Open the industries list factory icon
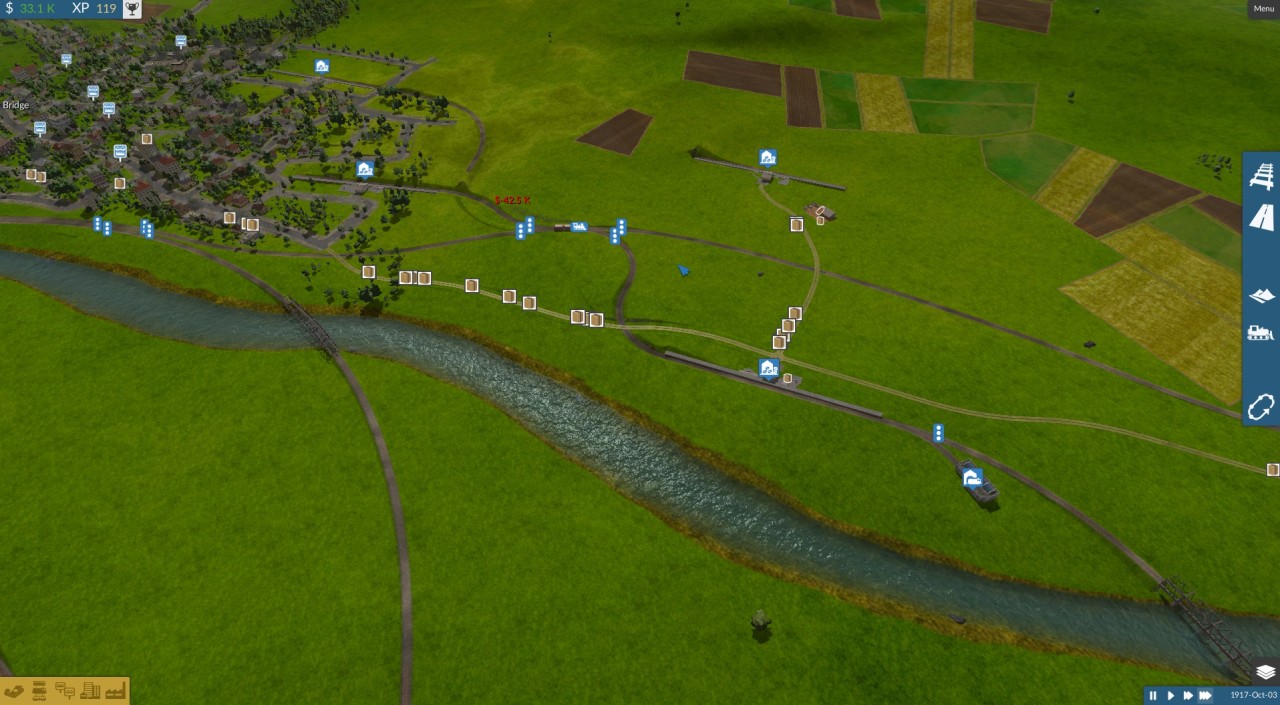The width and height of the screenshot is (1280, 705). pyautogui.click(x=115, y=691)
